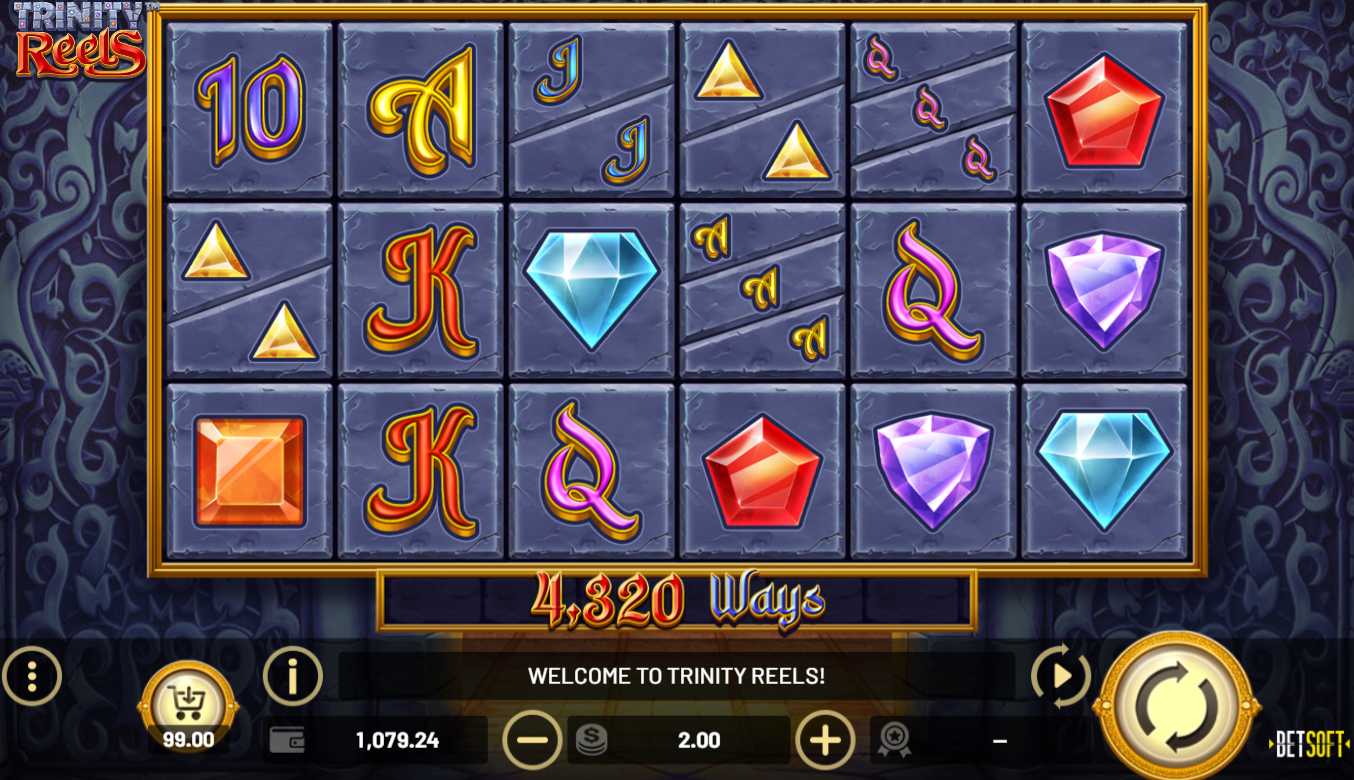Decrease the bet with the minus button

coord(532,740)
